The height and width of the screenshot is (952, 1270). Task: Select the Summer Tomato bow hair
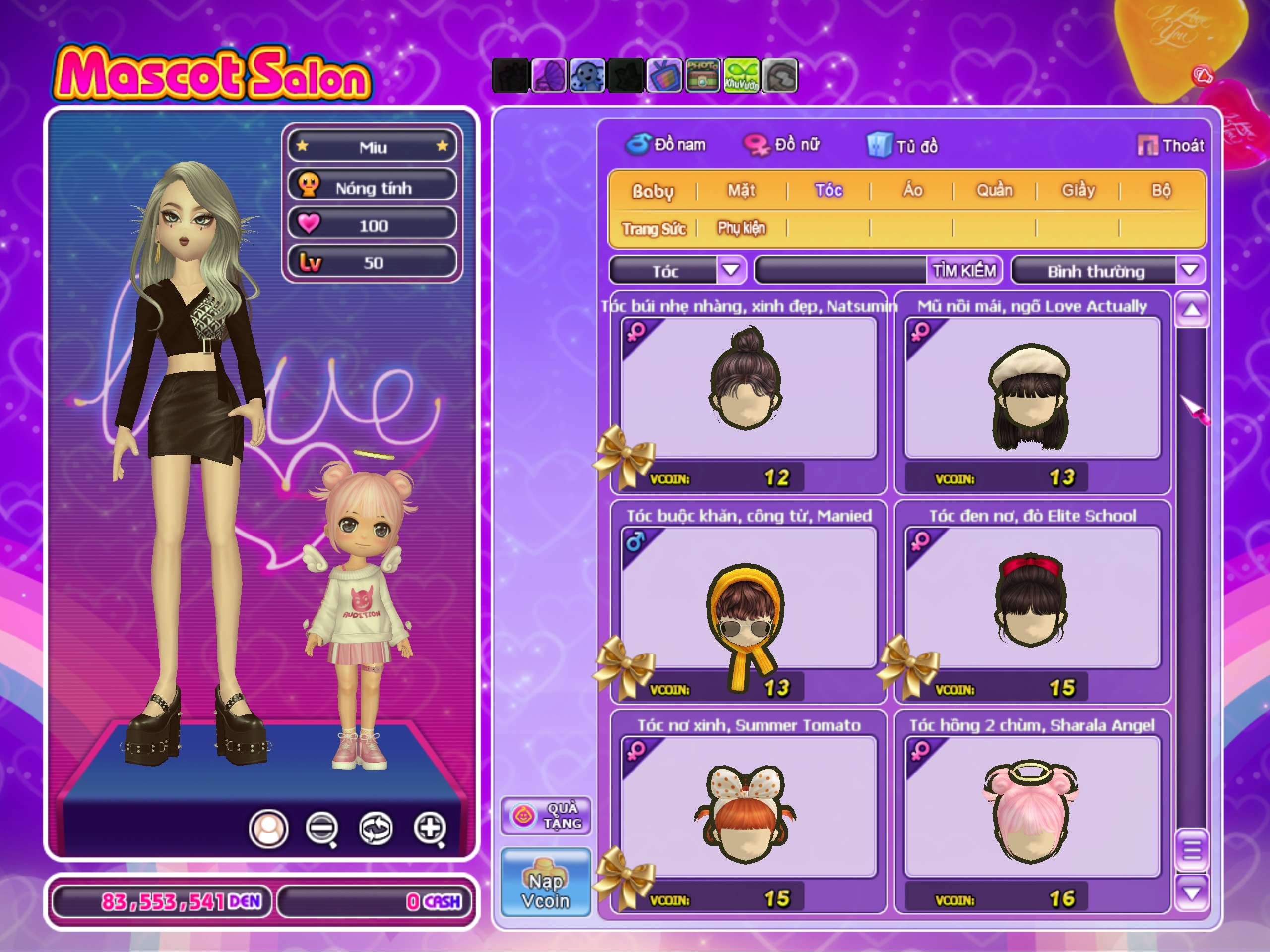click(x=748, y=806)
